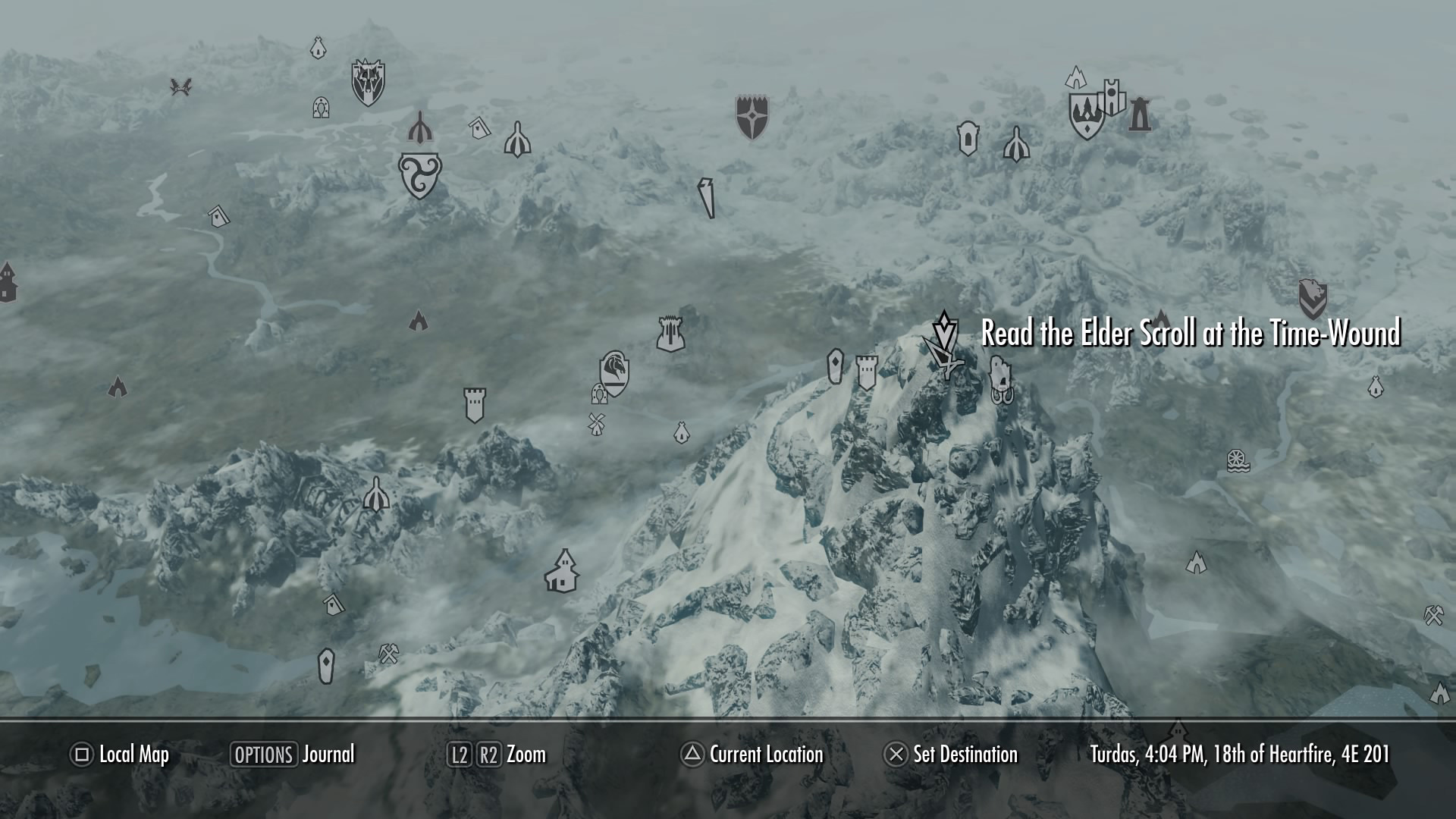
Task: Center map on Current Location
Action: [x=752, y=755]
